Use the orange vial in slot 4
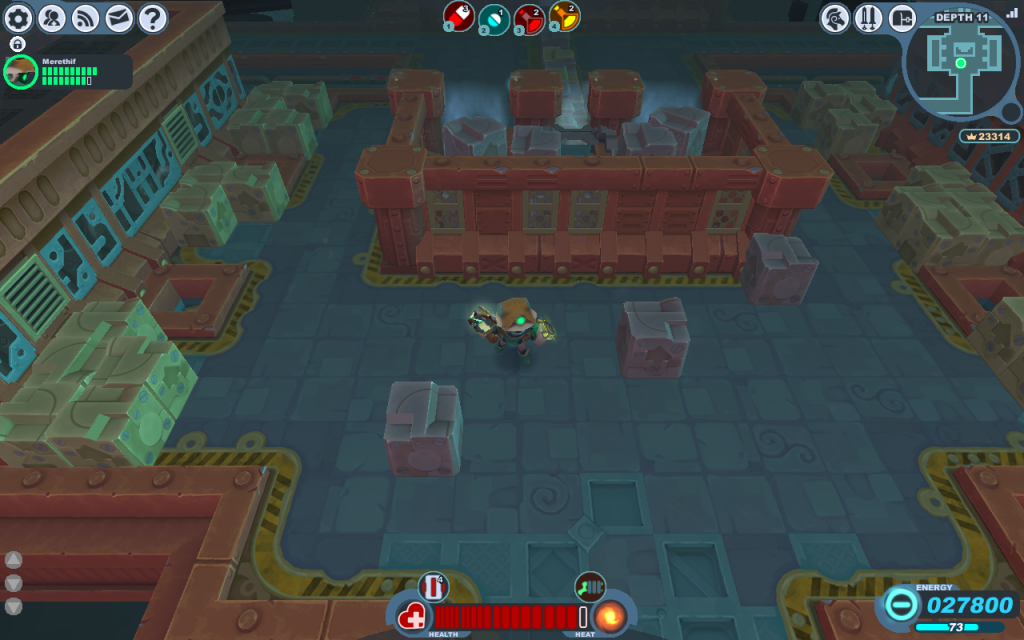The image size is (1024, 640). [564, 16]
